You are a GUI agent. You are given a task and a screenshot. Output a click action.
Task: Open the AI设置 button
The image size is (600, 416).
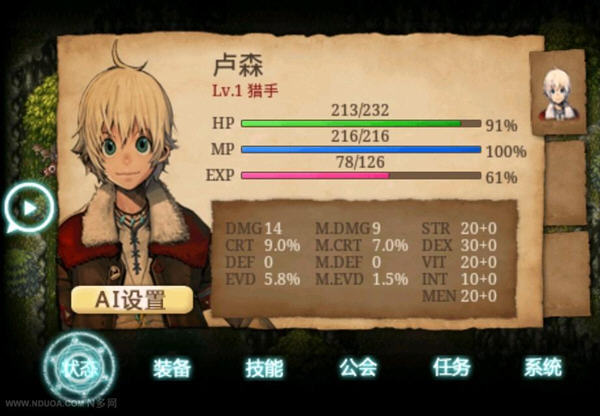point(131,298)
